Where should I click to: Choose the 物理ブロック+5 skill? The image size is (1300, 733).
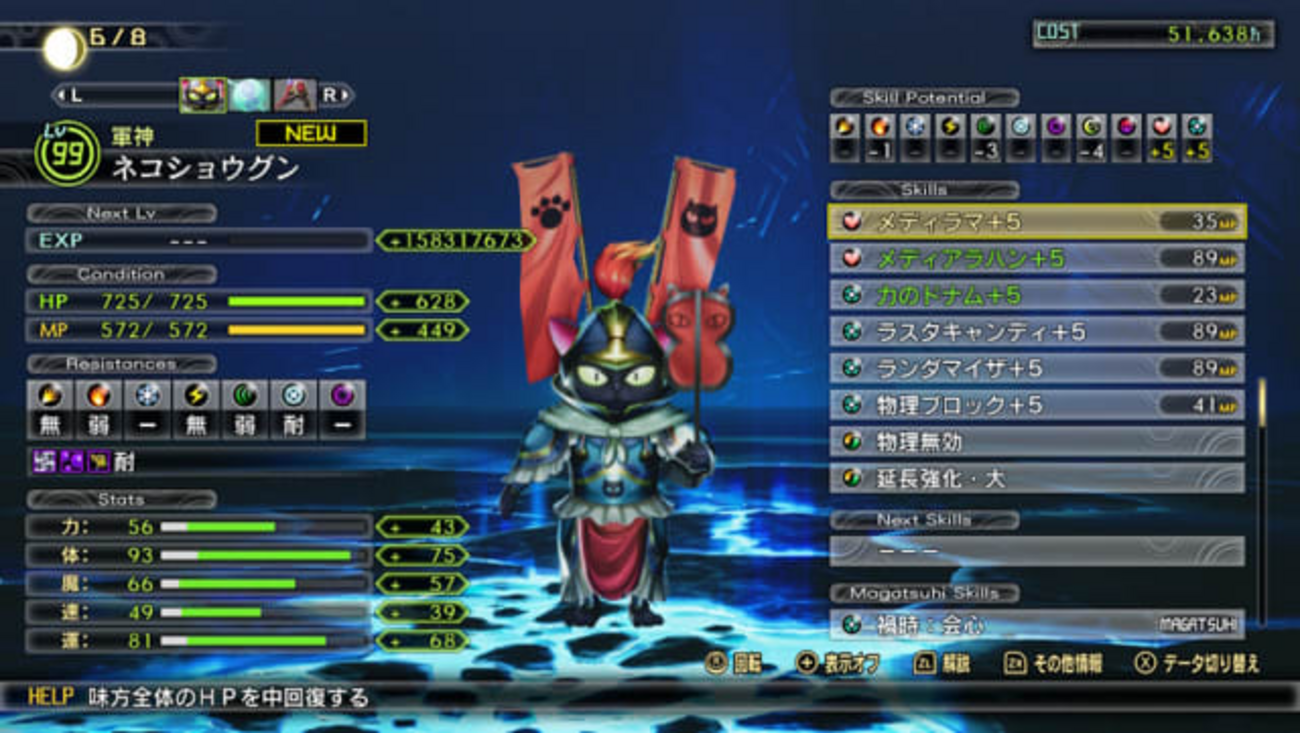pyautogui.click(x=1037, y=405)
